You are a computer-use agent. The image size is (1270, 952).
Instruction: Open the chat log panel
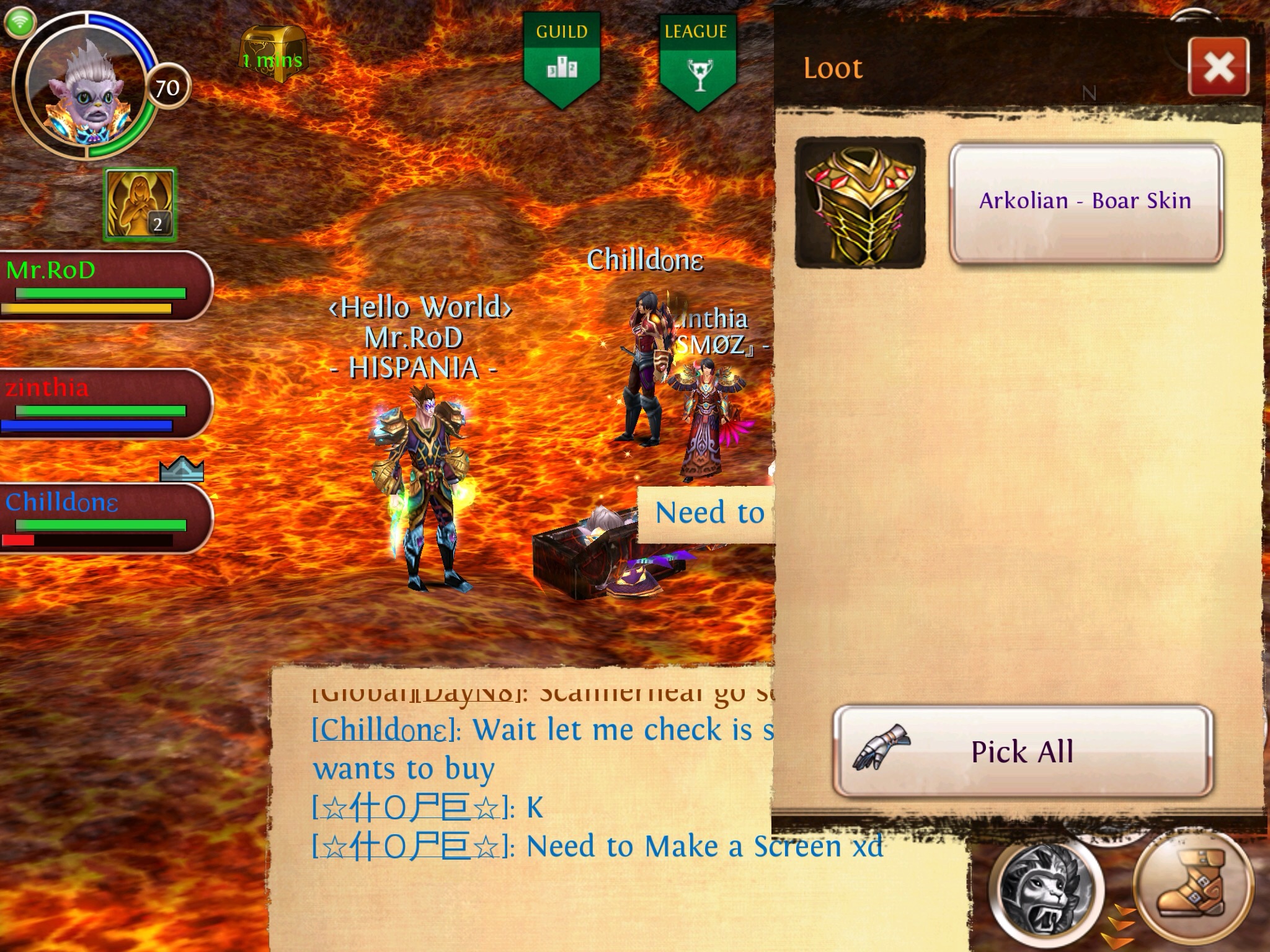[x=527, y=806]
